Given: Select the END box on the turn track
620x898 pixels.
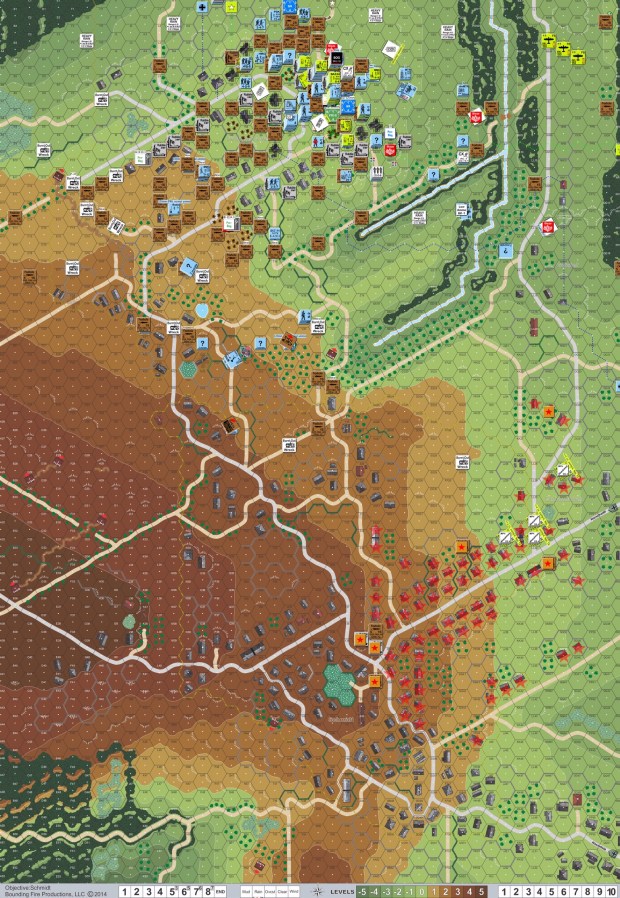Looking at the screenshot, I should [x=220, y=890].
